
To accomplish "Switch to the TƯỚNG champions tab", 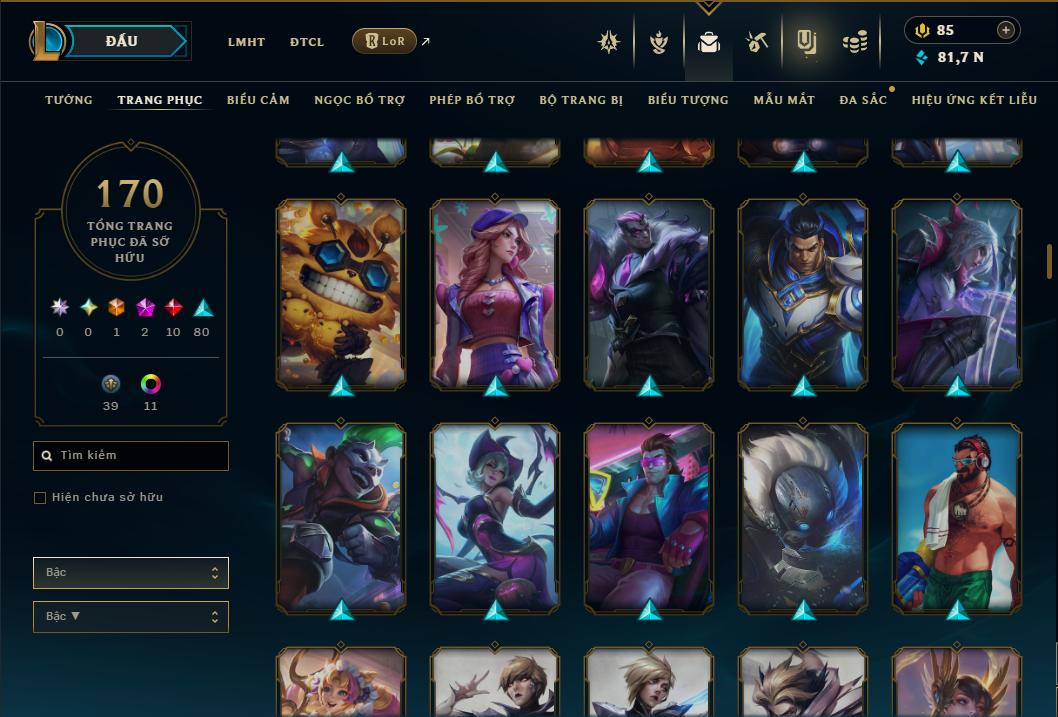I will click(x=69, y=100).
